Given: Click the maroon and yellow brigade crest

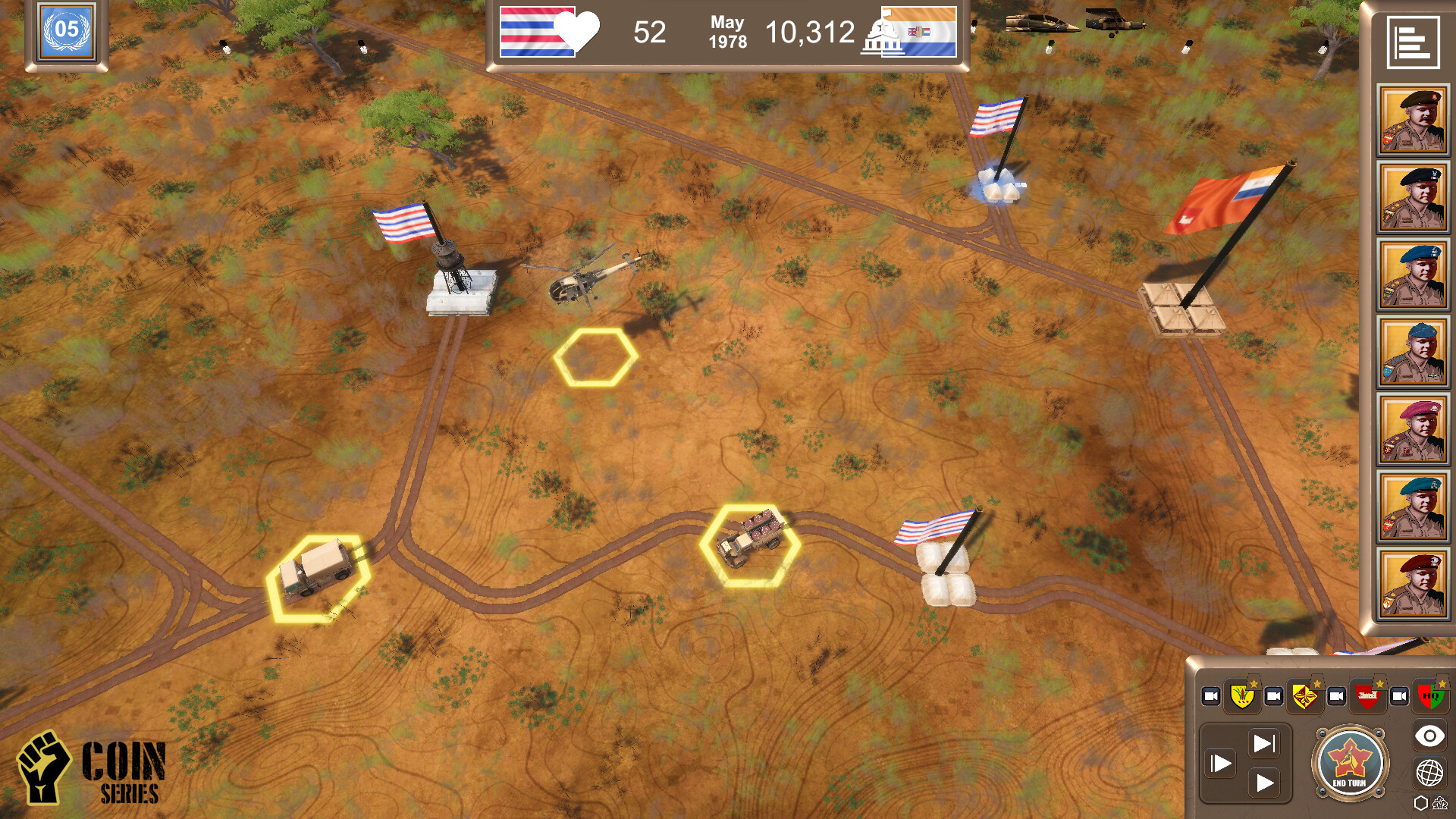Looking at the screenshot, I should click(1304, 695).
